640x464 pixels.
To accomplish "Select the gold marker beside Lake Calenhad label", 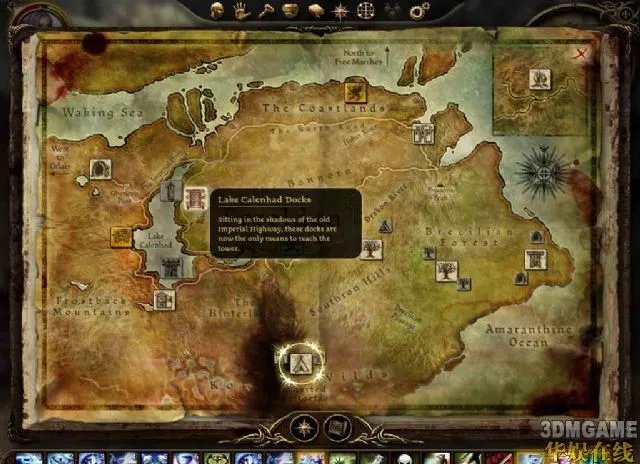I will coord(121,236).
